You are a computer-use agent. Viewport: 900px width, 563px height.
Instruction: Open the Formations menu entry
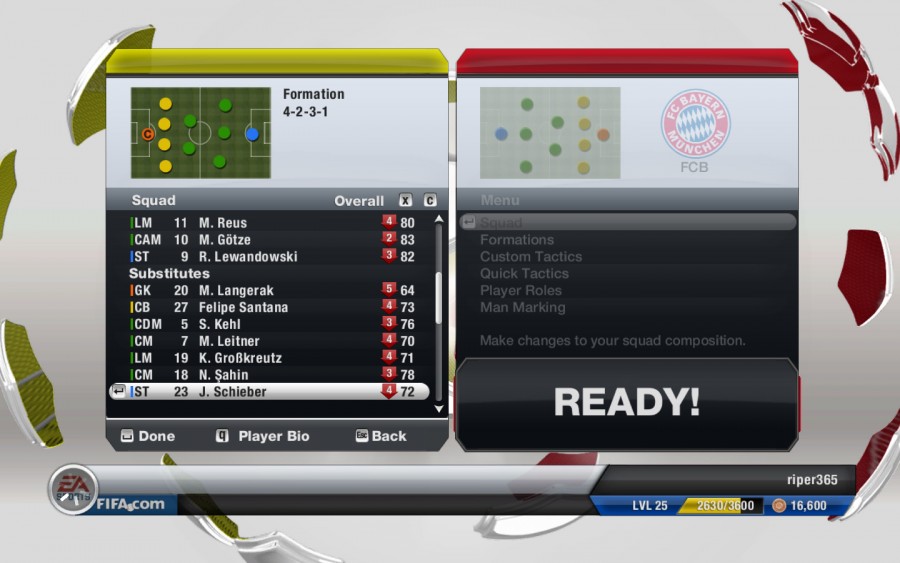pyautogui.click(x=517, y=240)
